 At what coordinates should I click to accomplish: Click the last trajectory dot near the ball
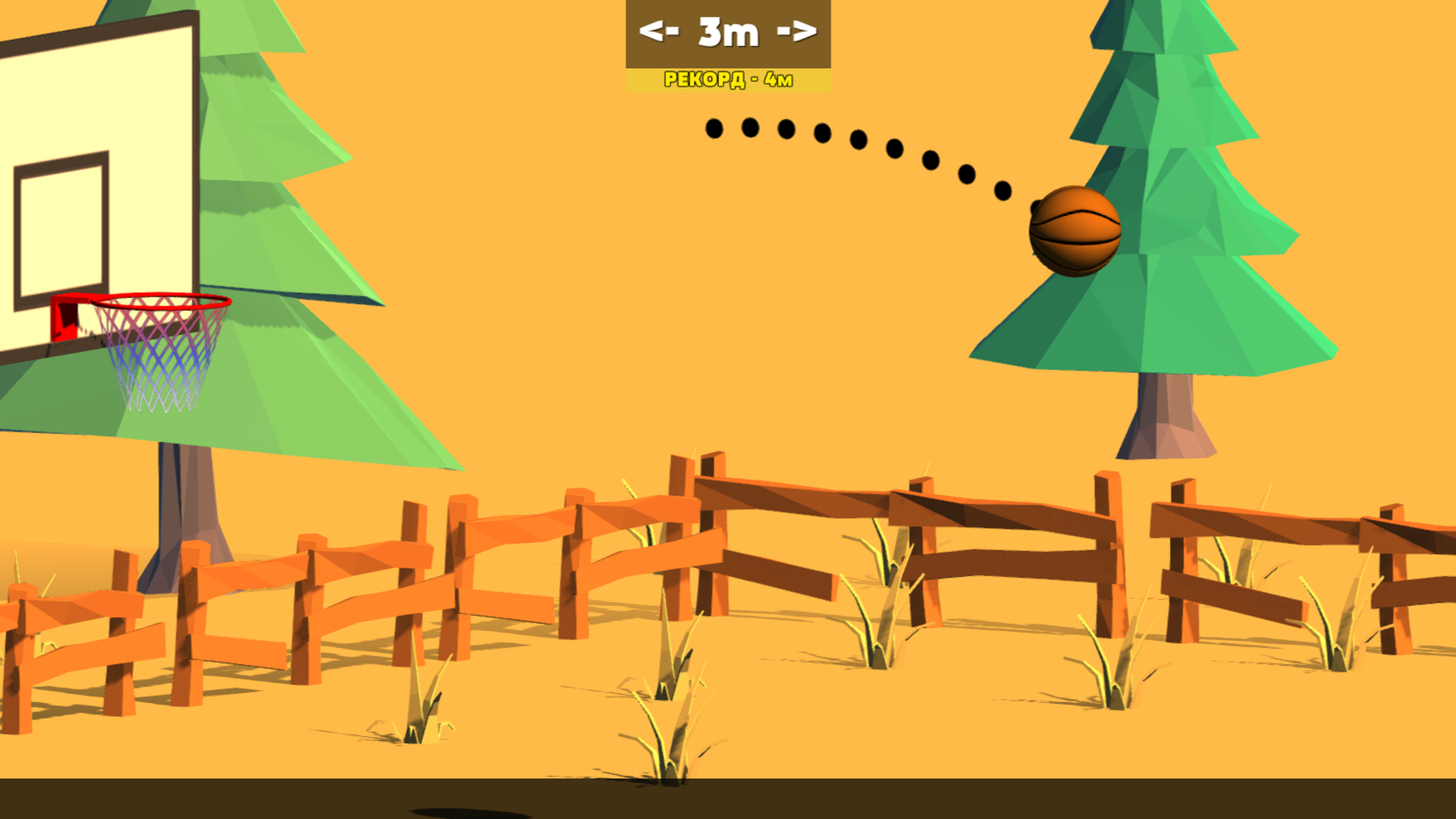[x=1003, y=190]
